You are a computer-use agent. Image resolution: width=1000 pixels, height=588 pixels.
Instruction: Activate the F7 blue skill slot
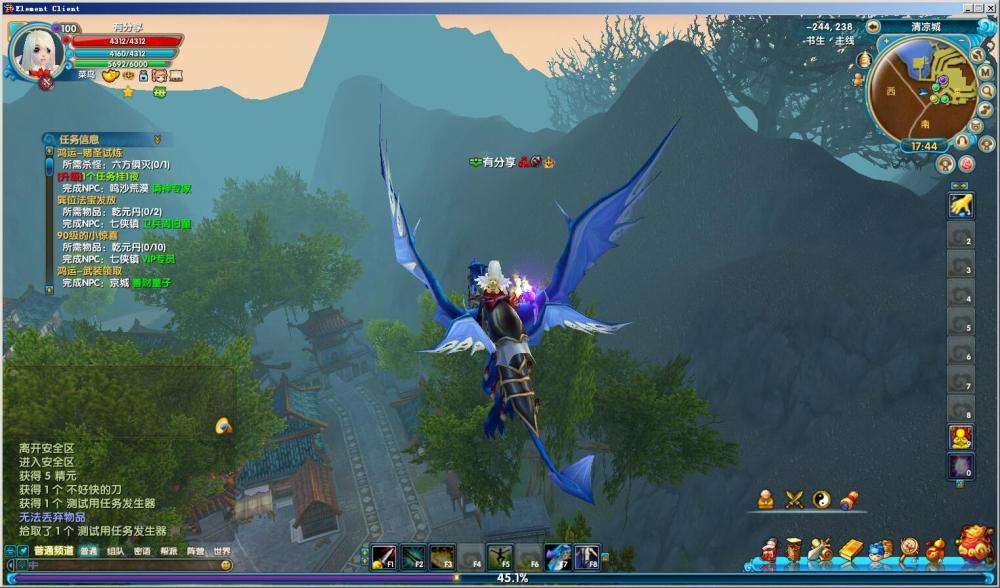point(558,557)
